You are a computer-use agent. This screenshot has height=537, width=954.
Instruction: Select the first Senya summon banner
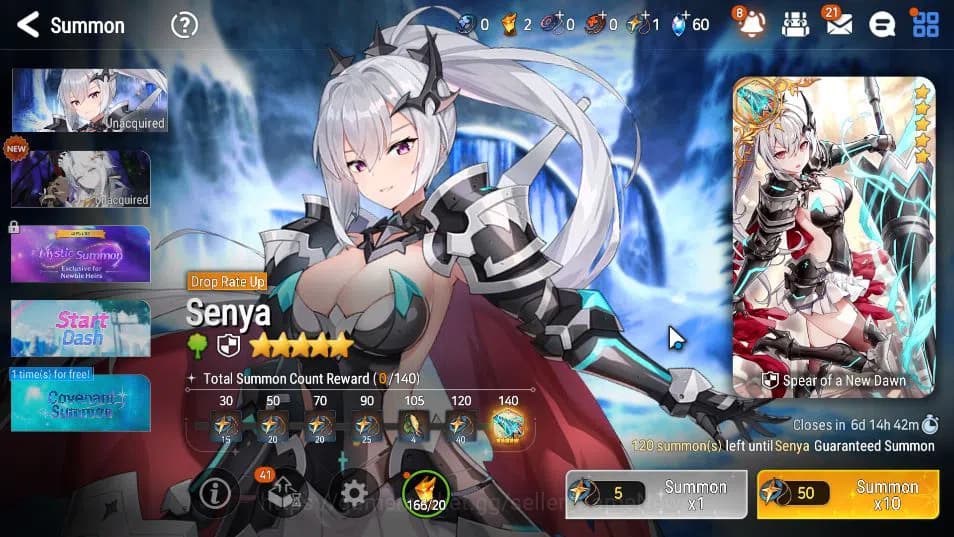point(89,101)
